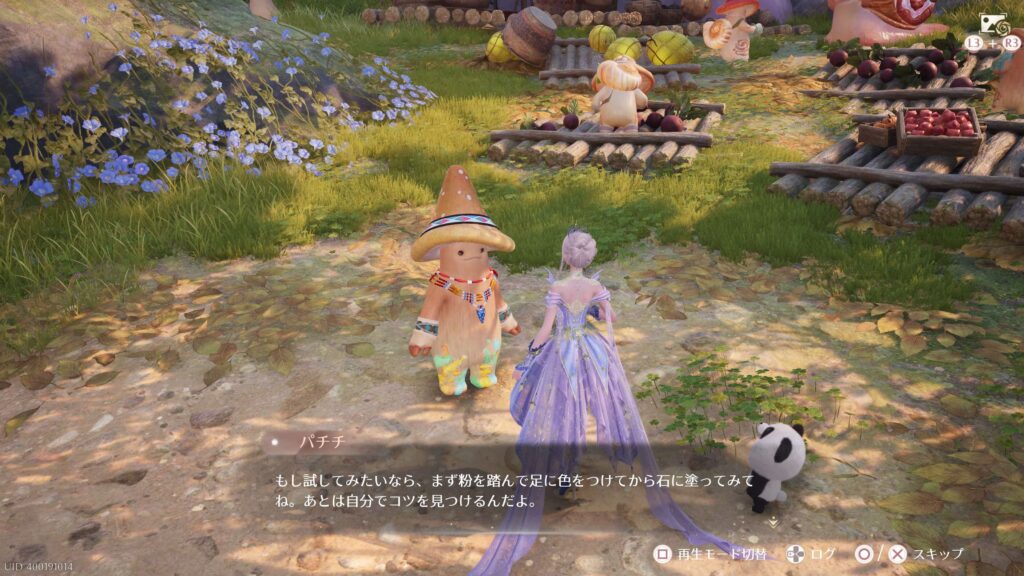Open the ログ dialogue log
The image size is (1024, 576).
[822, 553]
